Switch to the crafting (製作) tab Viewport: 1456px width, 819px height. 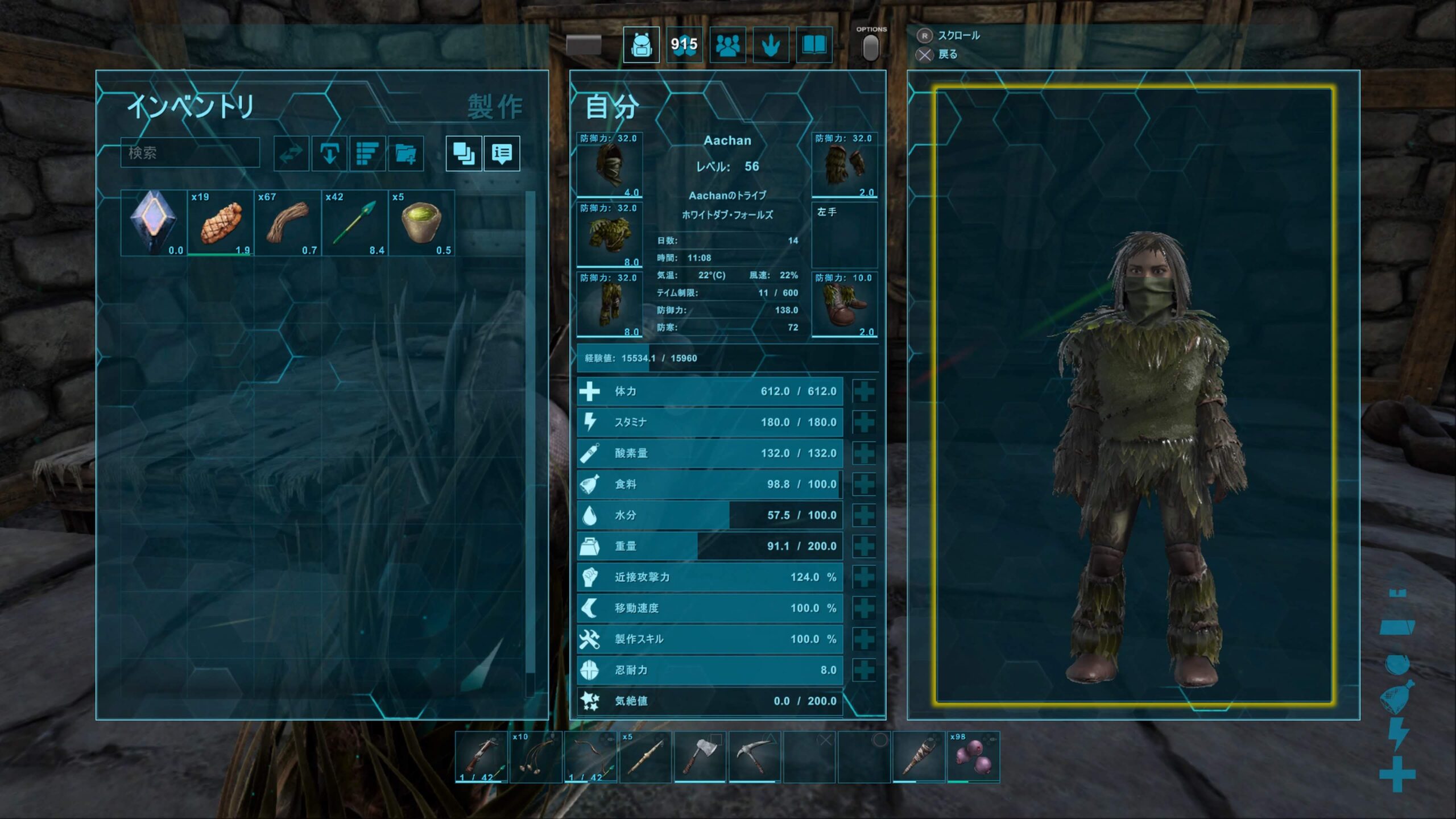(495, 107)
